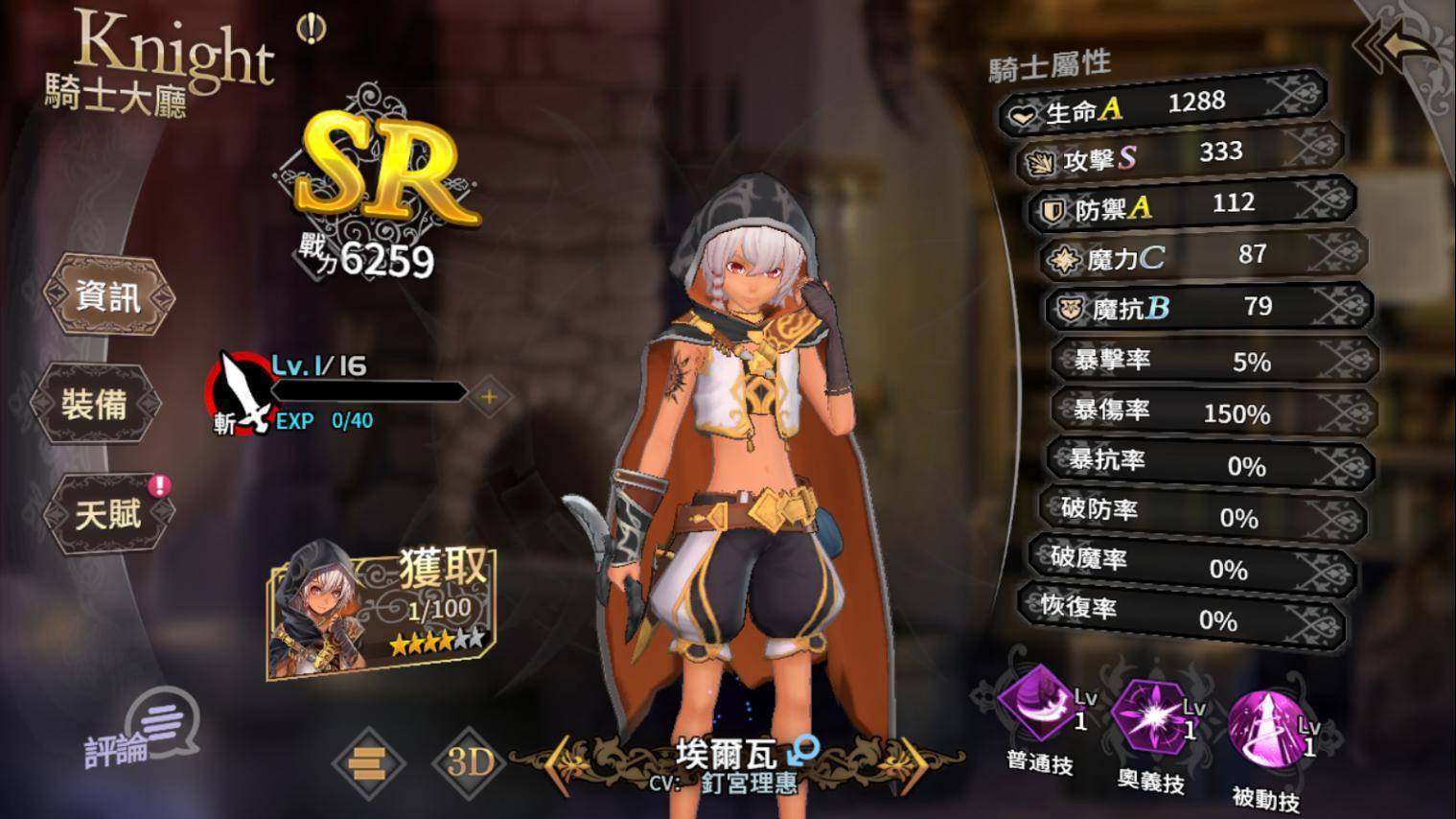
Task: Add EXP with the plus button
Action: click(x=489, y=396)
